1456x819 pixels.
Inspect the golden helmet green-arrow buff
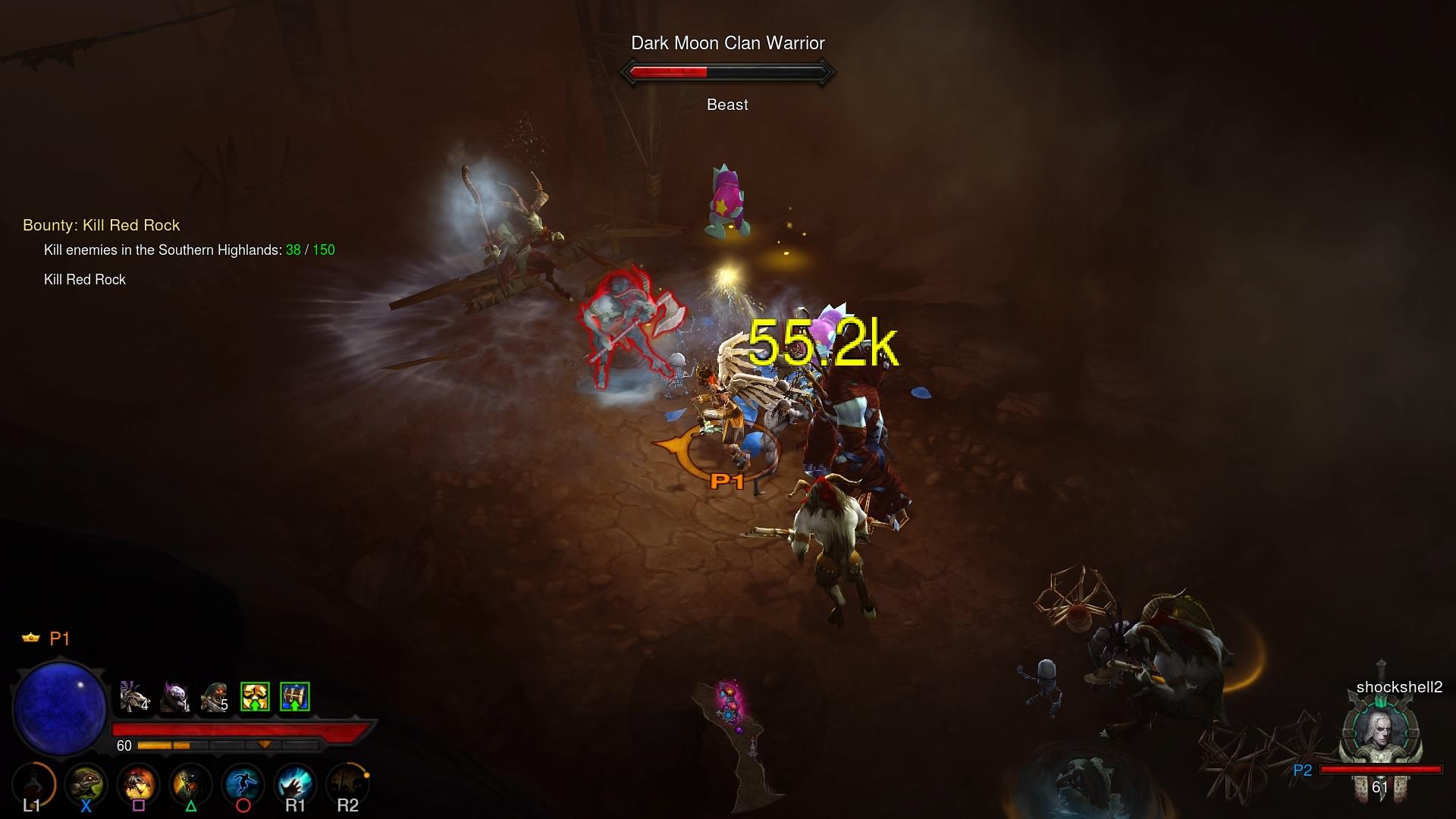255,696
